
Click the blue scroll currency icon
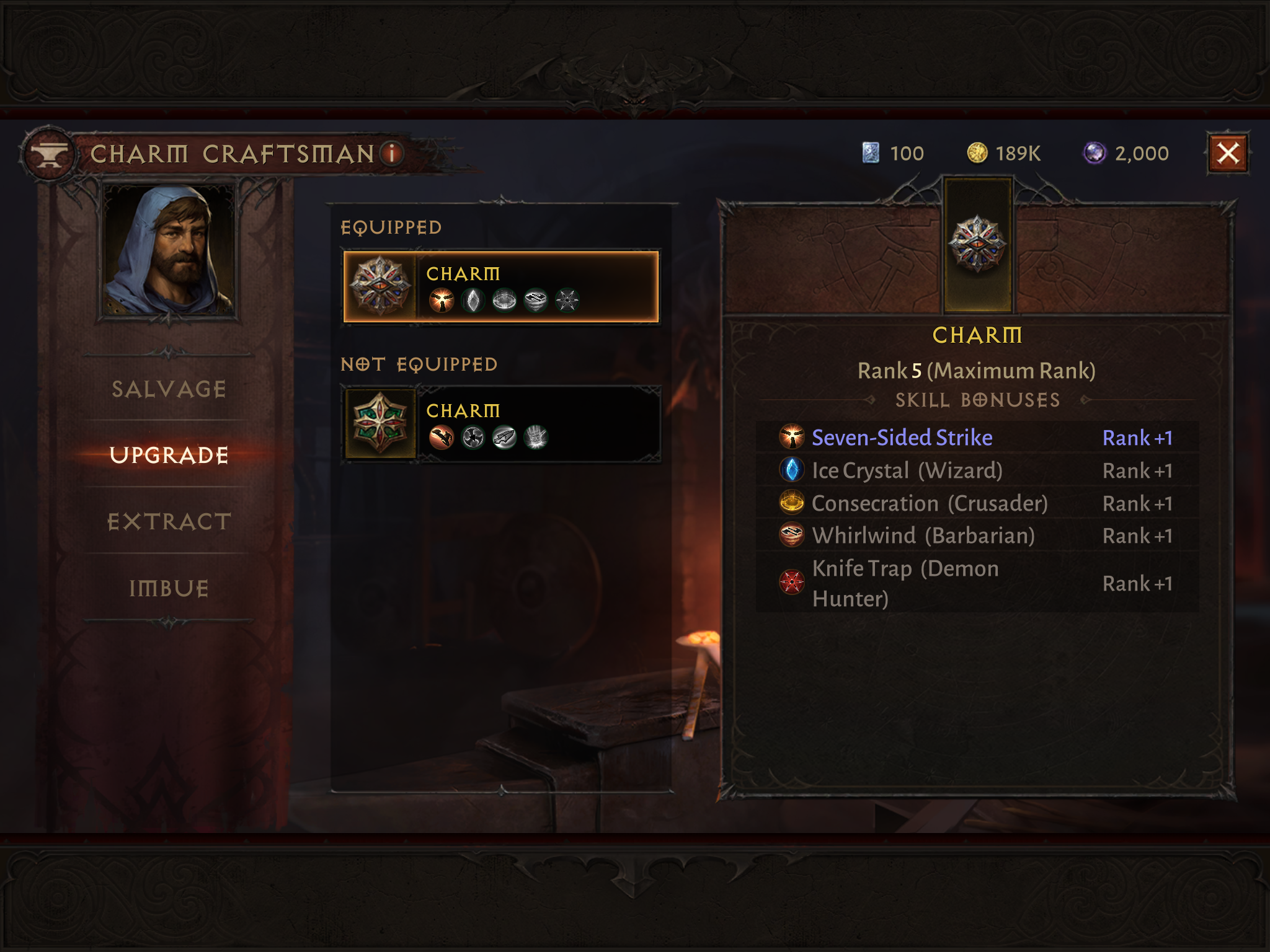coord(871,153)
